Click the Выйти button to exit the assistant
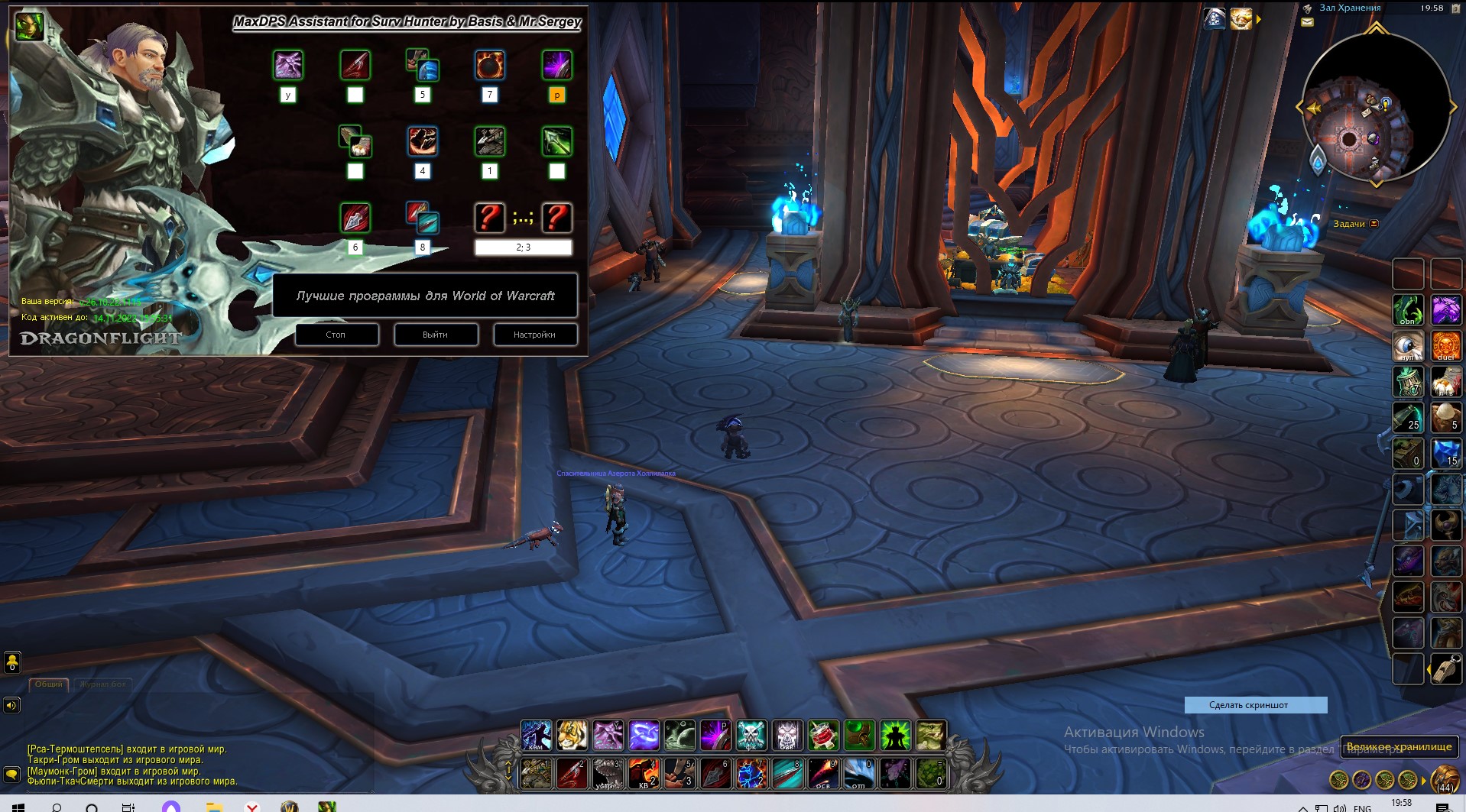 click(436, 335)
